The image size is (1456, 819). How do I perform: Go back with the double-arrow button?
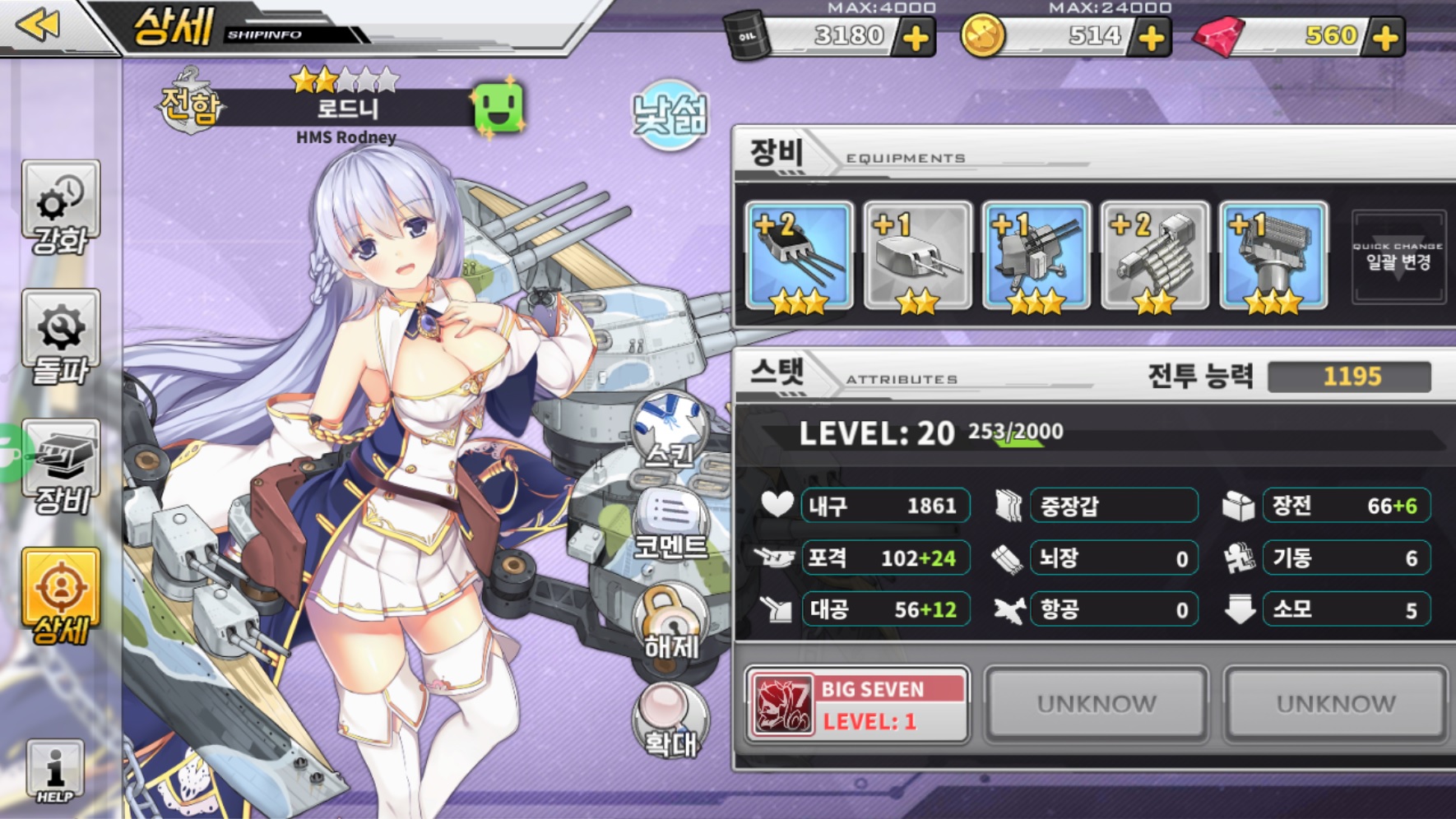click(38, 25)
